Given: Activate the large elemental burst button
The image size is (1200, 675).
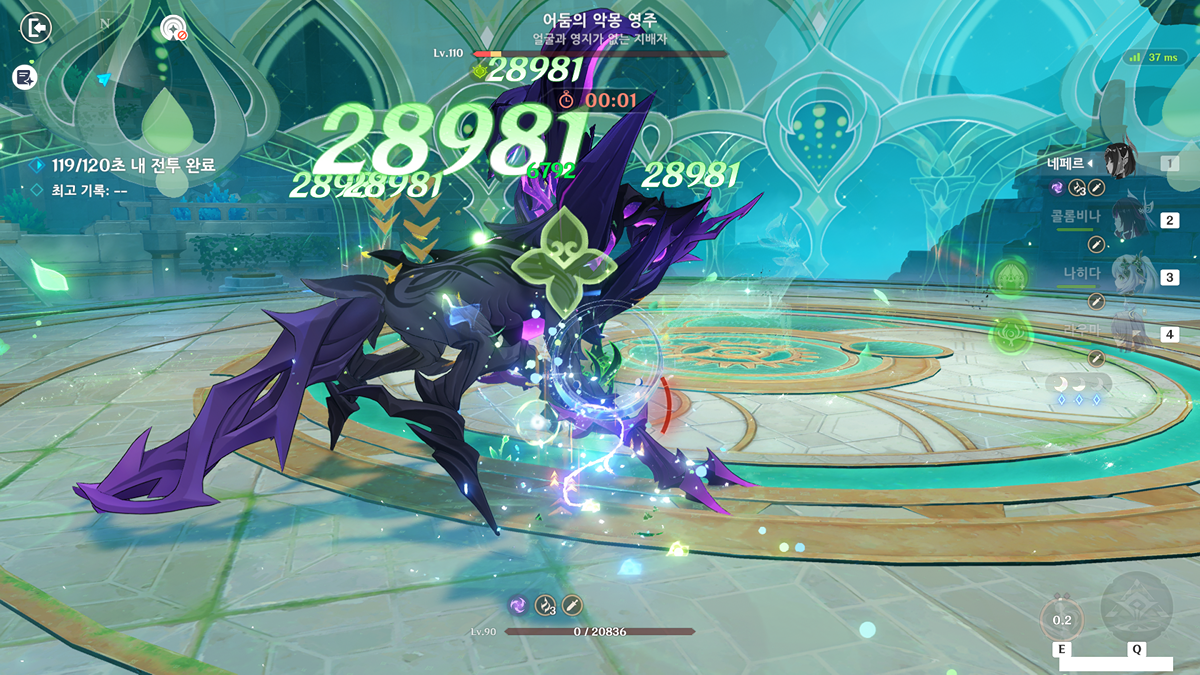Looking at the screenshot, I should 1136,608.
